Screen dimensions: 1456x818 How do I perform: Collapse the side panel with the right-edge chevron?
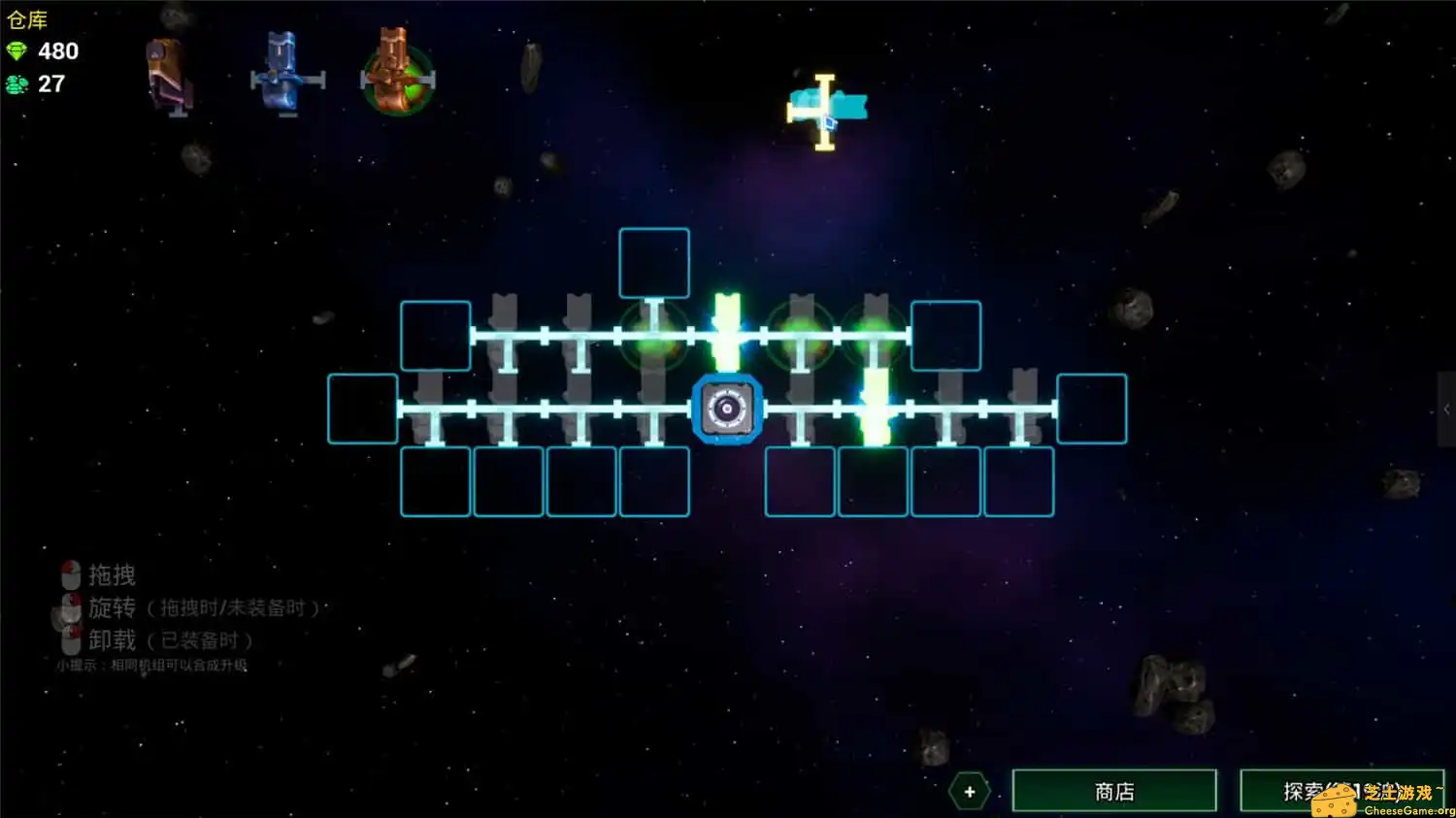coord(1449,409)
